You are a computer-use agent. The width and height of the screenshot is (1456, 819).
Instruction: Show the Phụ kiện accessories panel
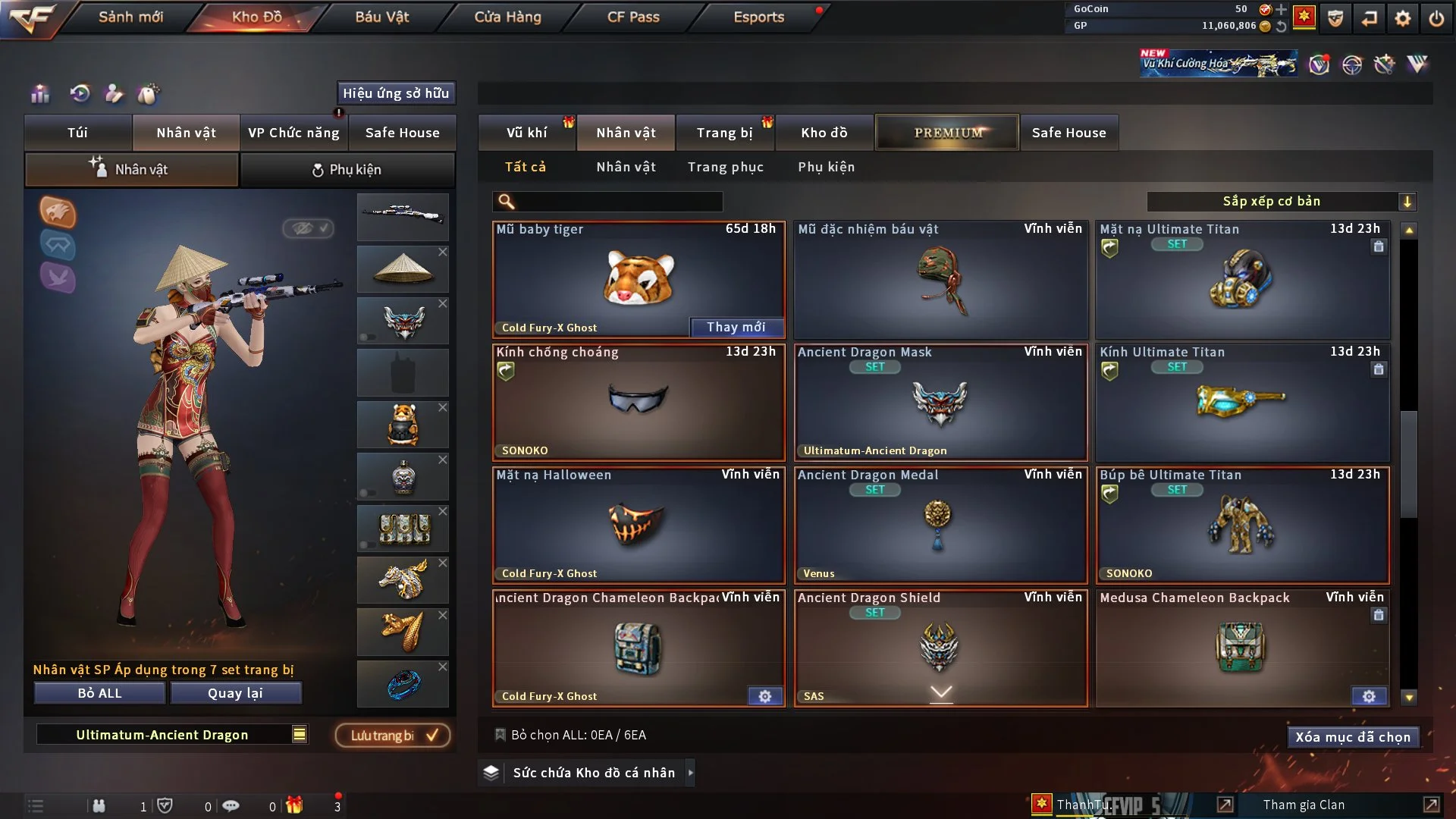coord(347,170)
